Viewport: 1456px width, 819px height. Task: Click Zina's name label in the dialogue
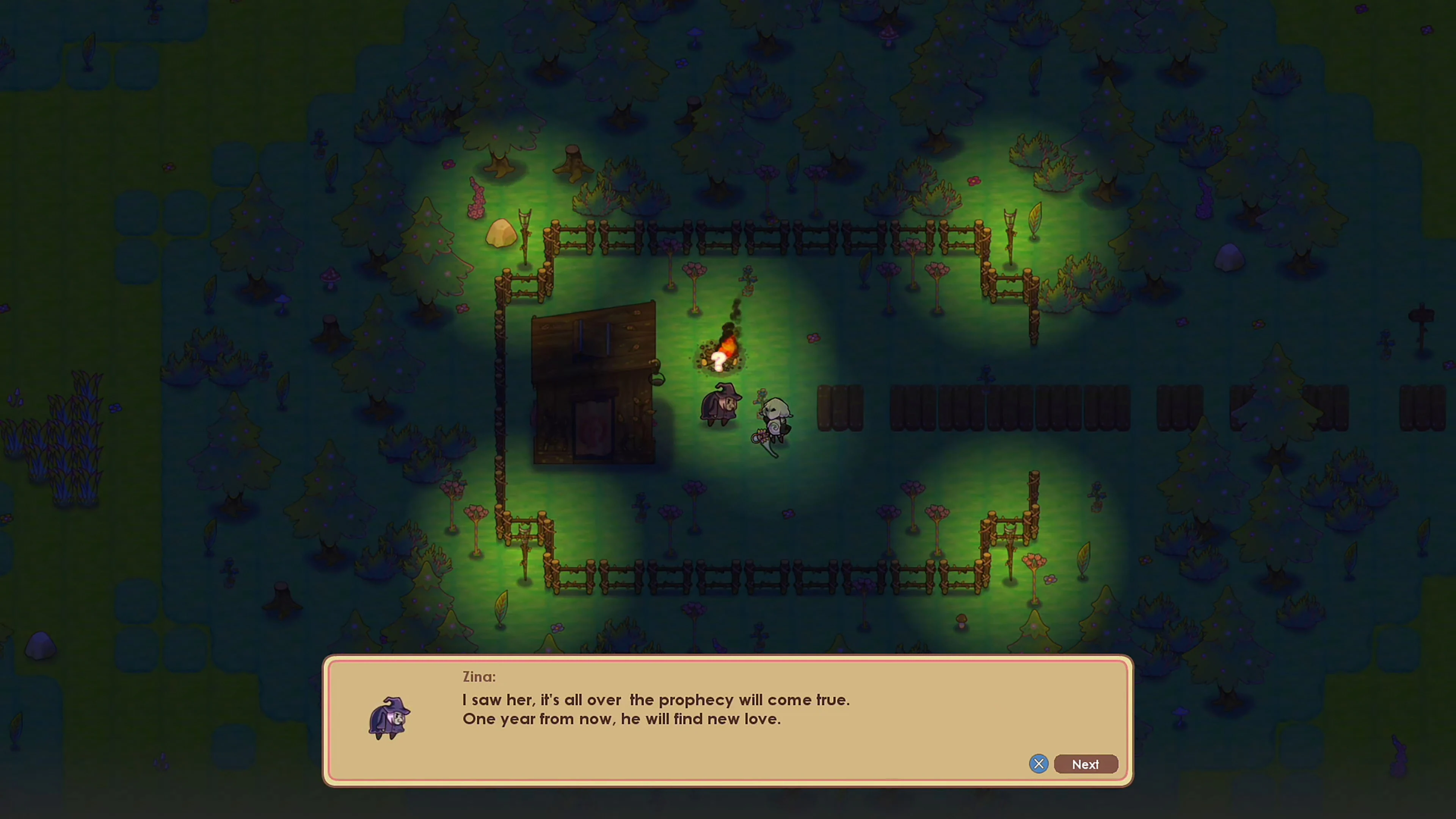coord(478,676)
